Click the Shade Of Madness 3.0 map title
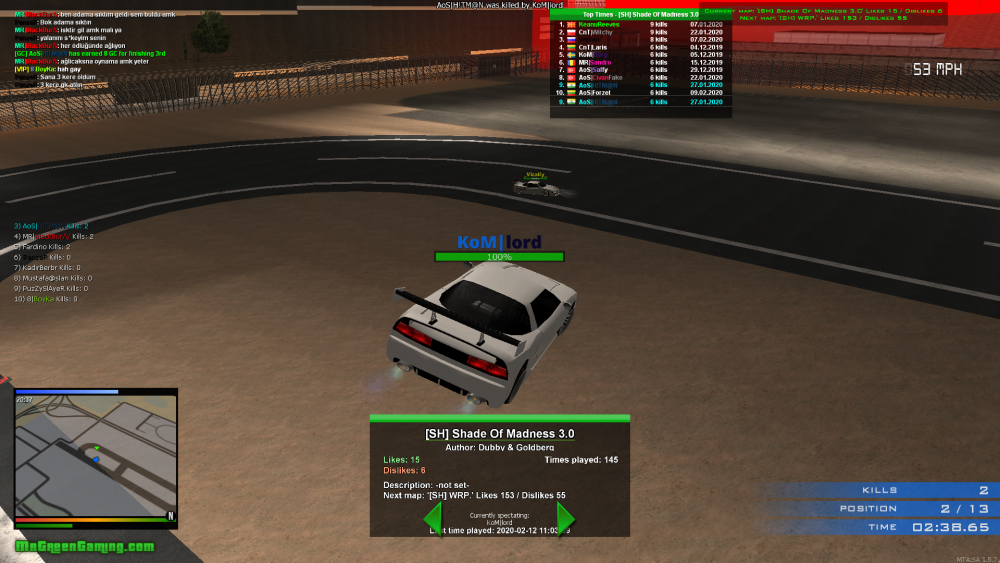This screenshot has height=563, width=1000. coord(500,433)
